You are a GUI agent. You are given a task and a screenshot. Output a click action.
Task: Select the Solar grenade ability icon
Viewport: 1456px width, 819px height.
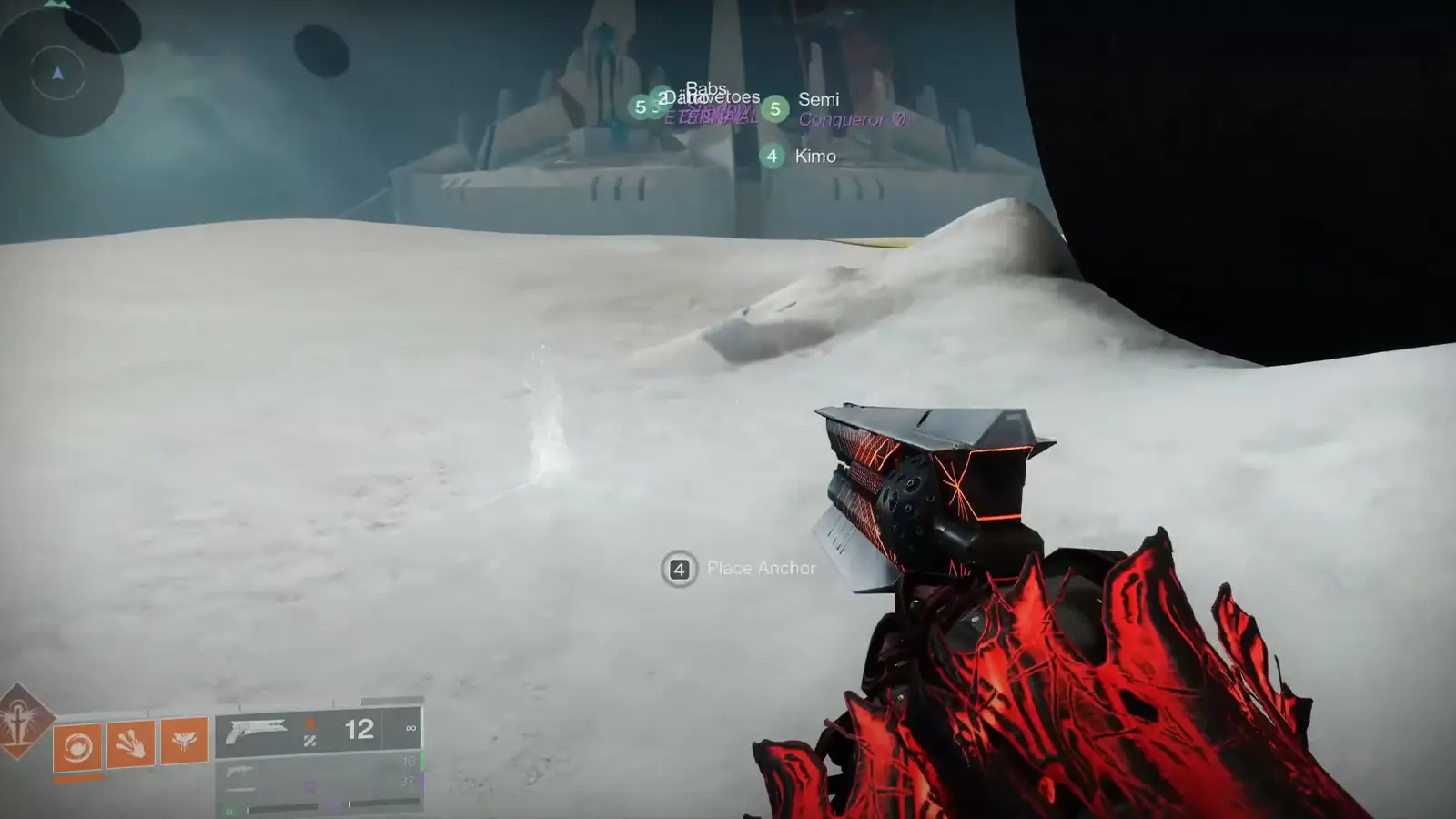coord(76,746)
